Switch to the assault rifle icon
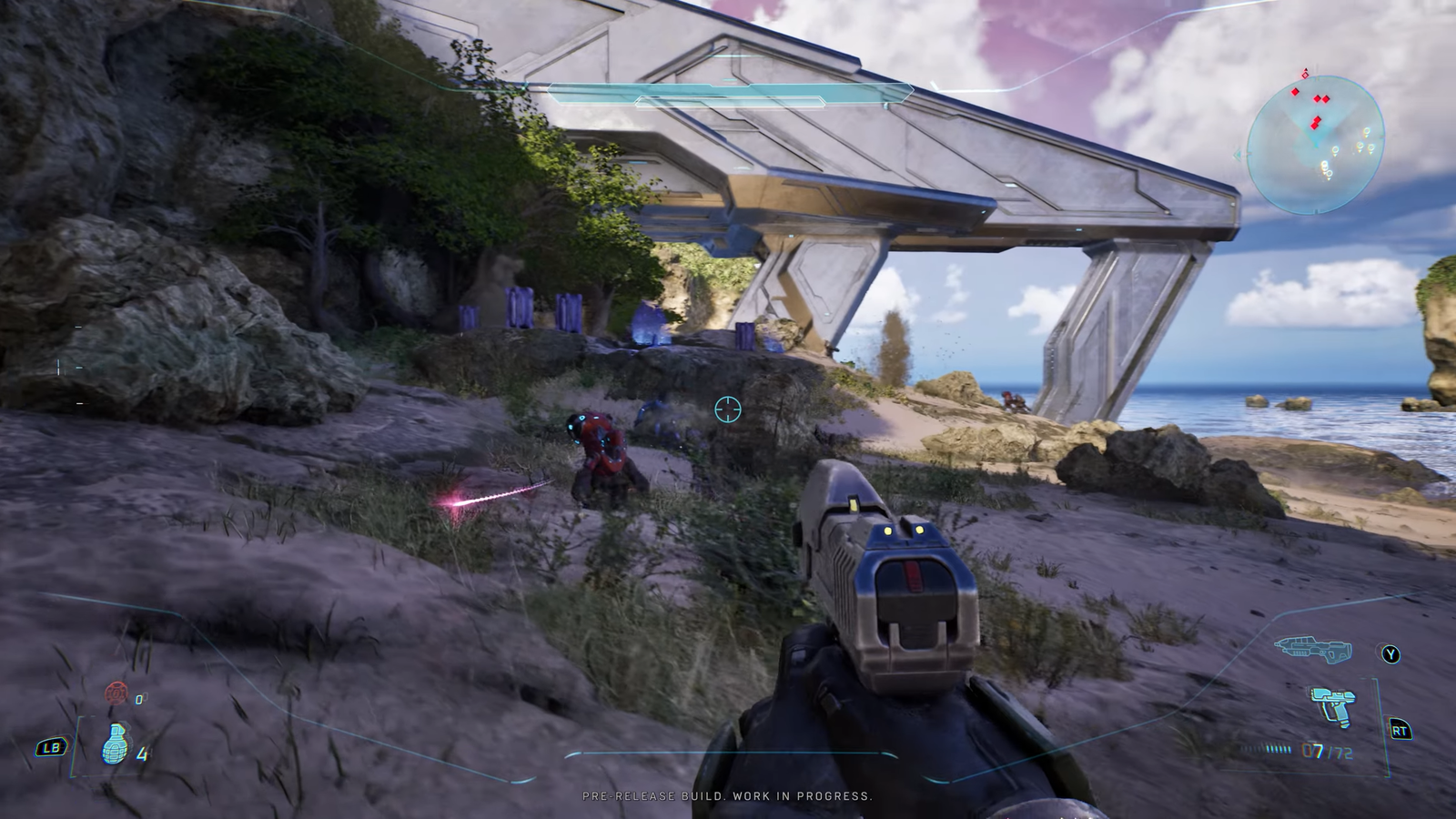 click(x=1313, y=649)
